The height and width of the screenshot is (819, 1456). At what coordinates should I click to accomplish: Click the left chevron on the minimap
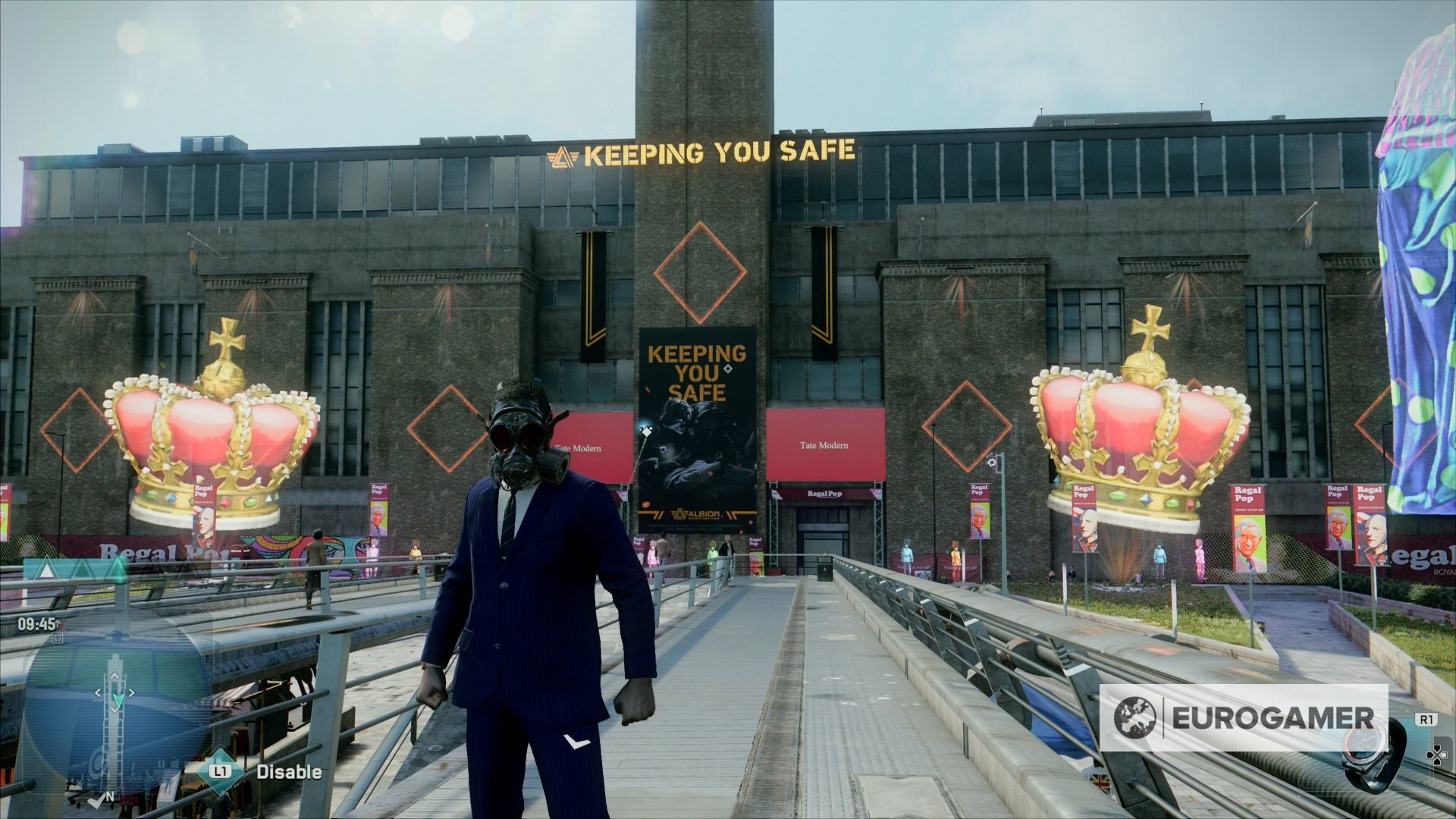99,692
